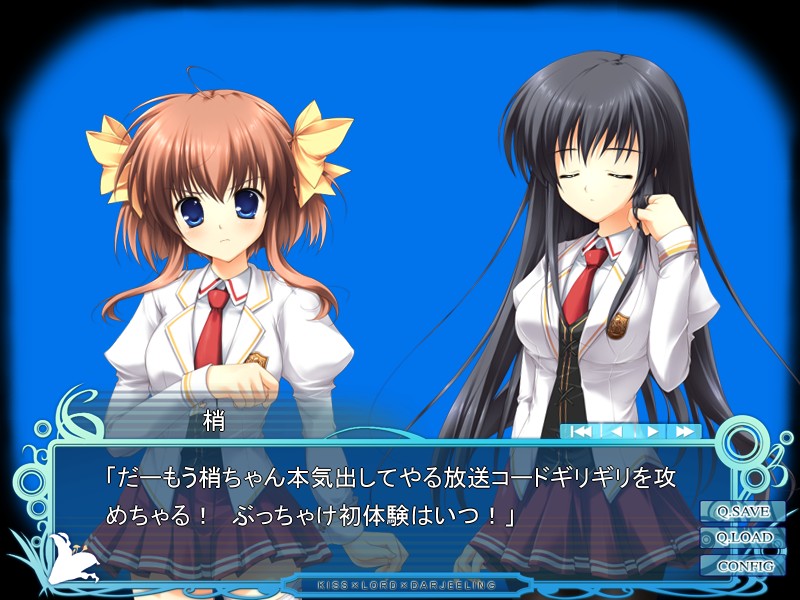Open the CONFIG settings menu
Viewport: 800px width, 600px height.
pyautogui.click(x=743, y=565)
